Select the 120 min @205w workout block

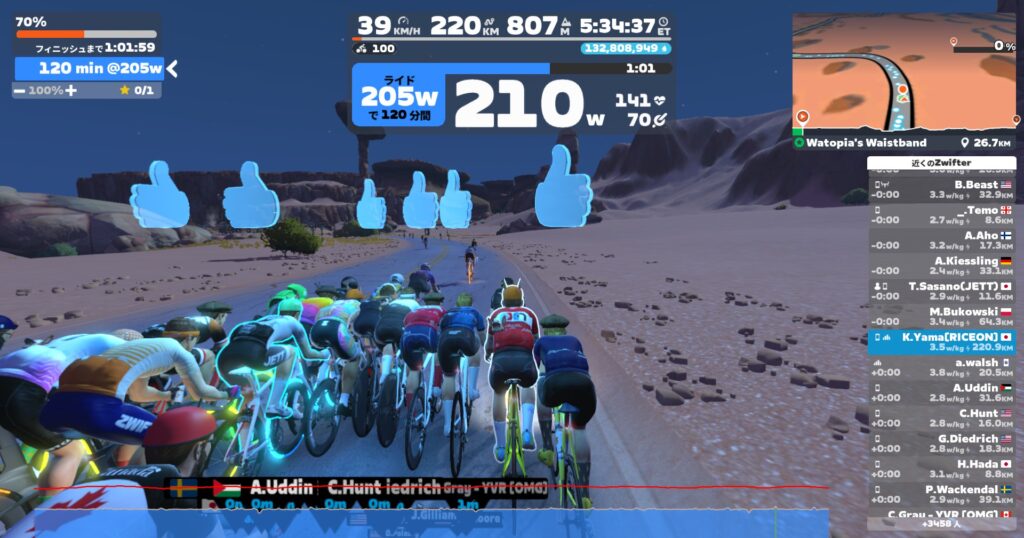(88, 68)
